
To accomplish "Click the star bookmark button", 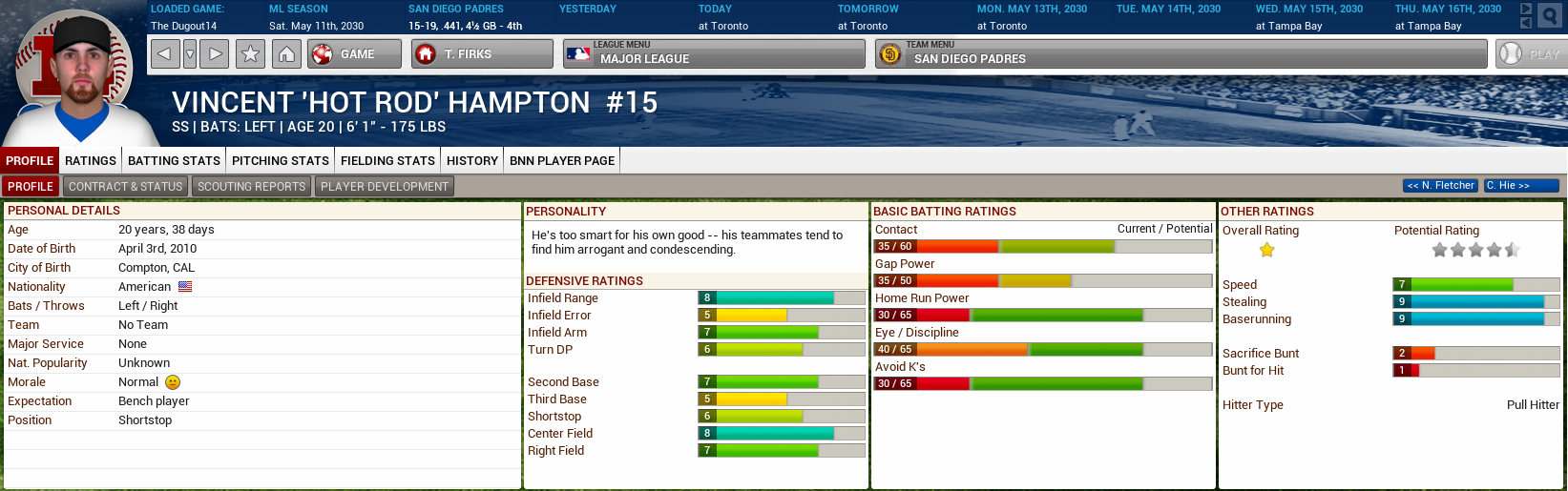I will (x=251, y=54).
